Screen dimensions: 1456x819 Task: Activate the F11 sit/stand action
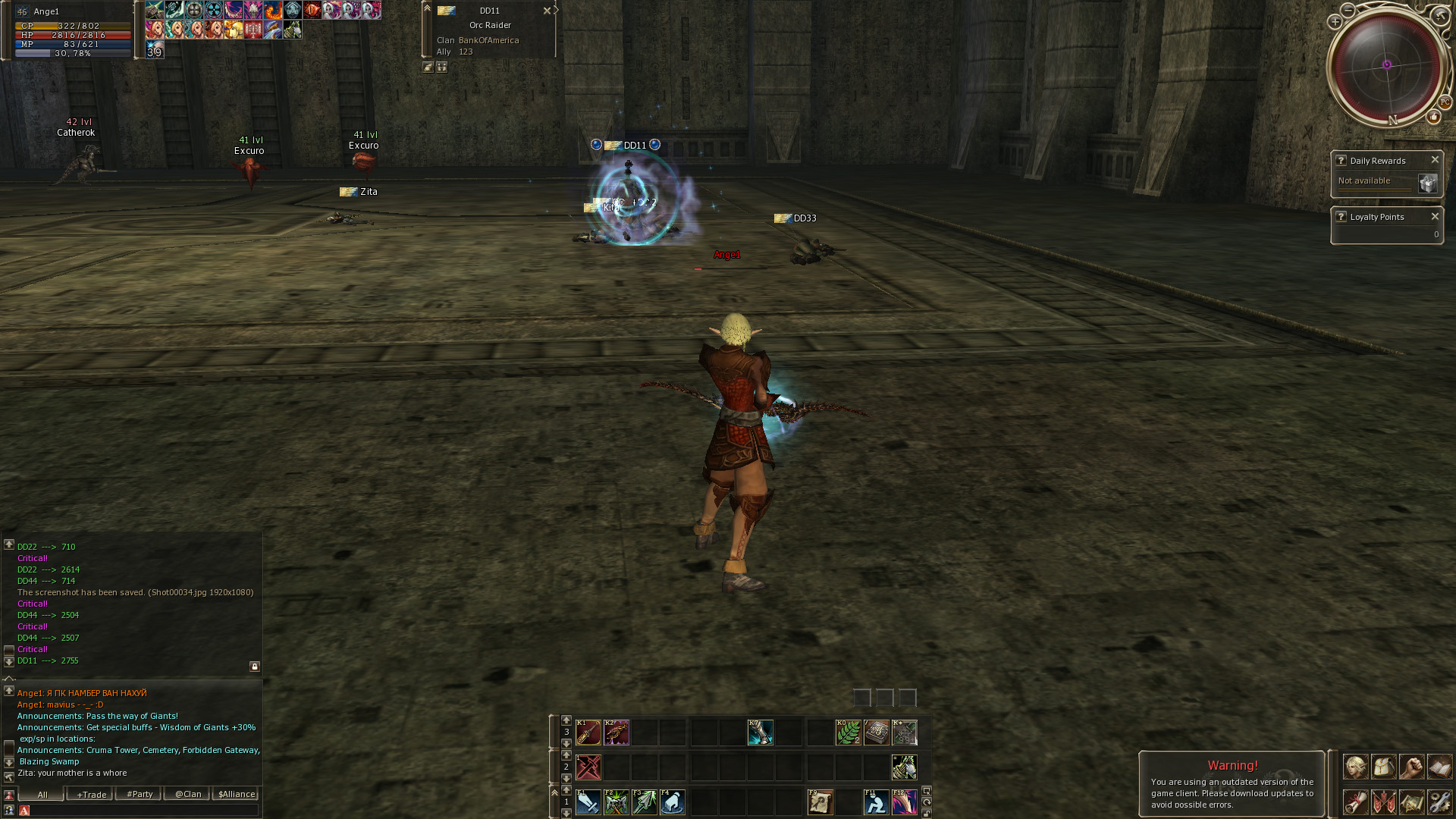(876, 802)
